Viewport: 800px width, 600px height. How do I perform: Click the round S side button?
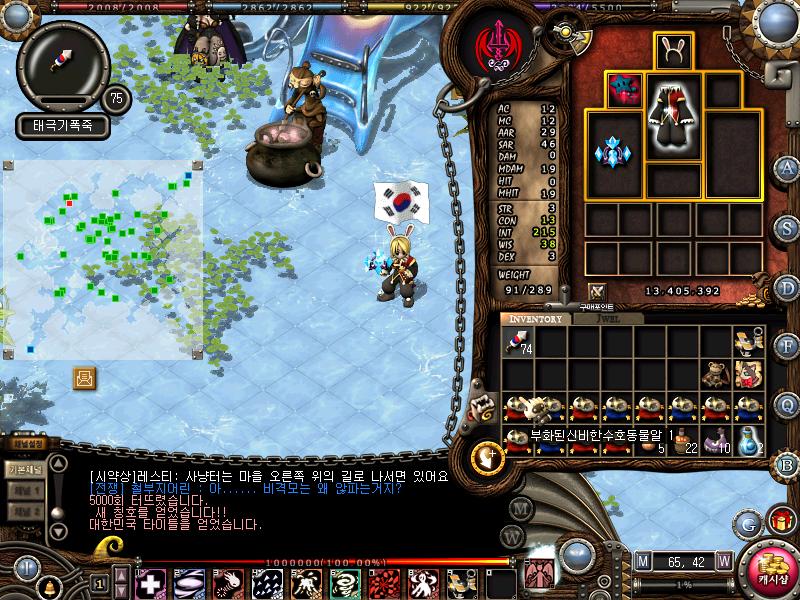pos(787,228)
